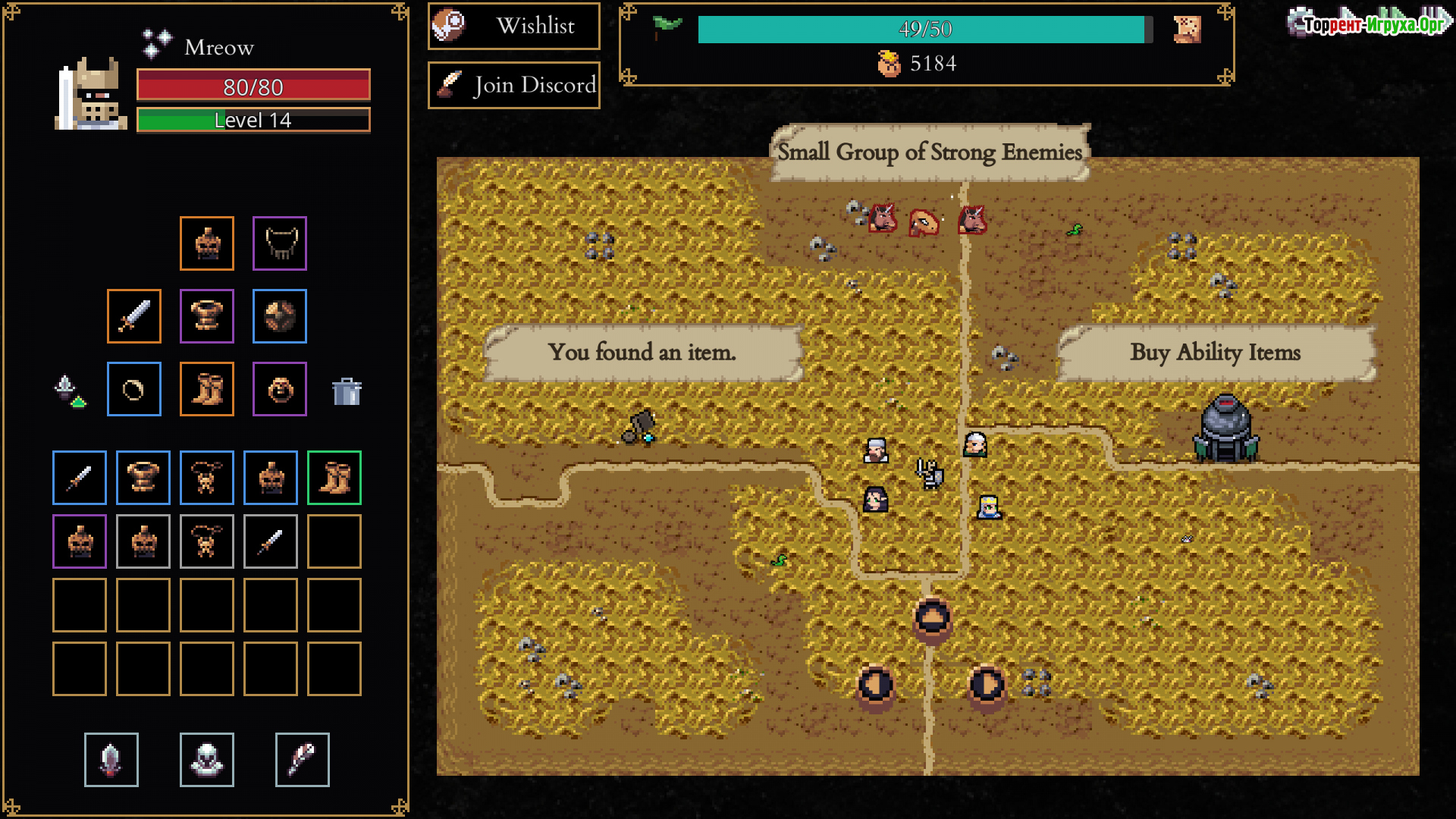Select the blue-bordered chest armor in inventory
Viewport: 1456px width, 819px height.
[x=143, y=478]
